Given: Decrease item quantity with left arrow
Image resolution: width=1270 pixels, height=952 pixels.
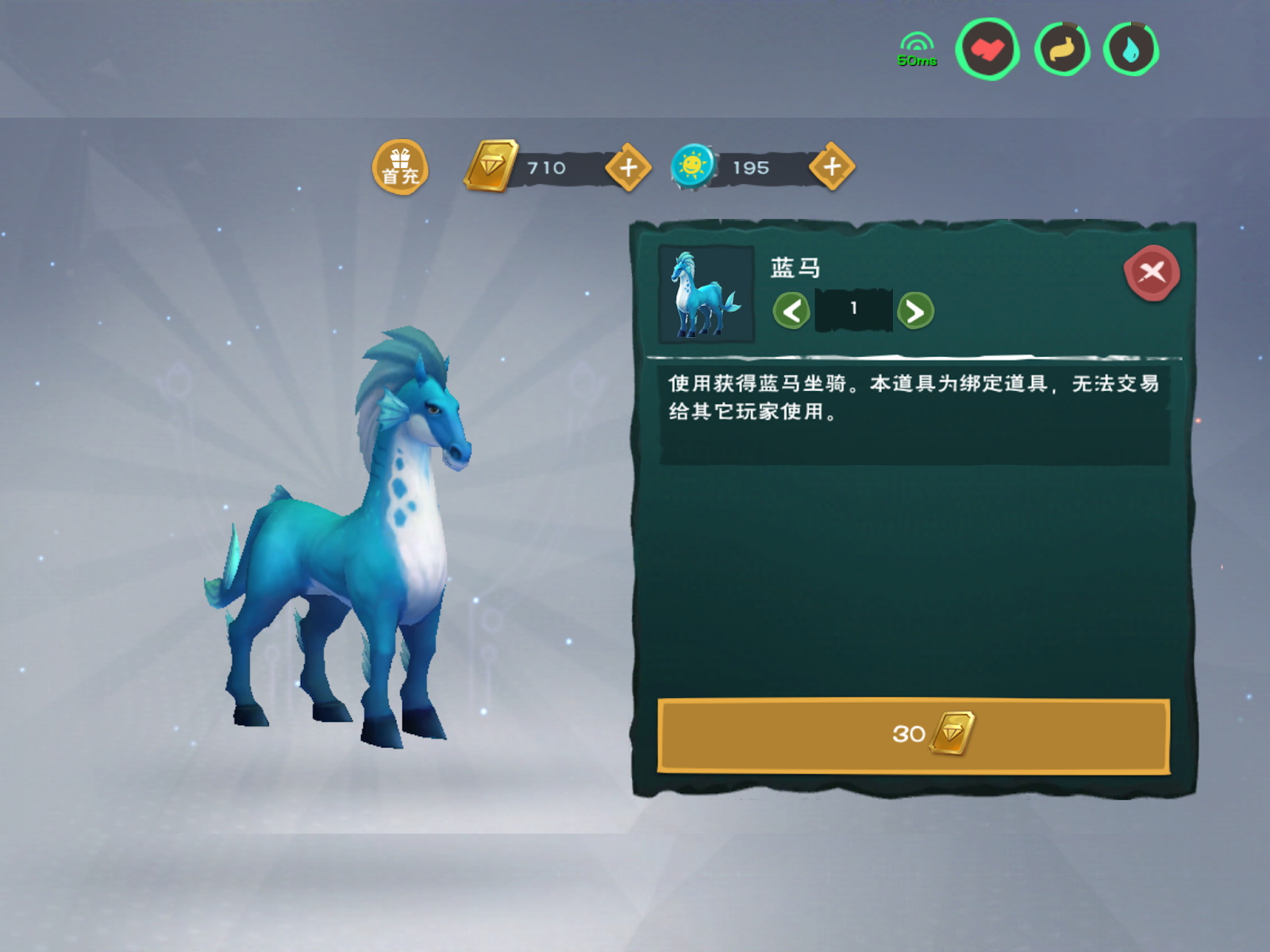Looking at the screenshot, I should tap(791, 310).
